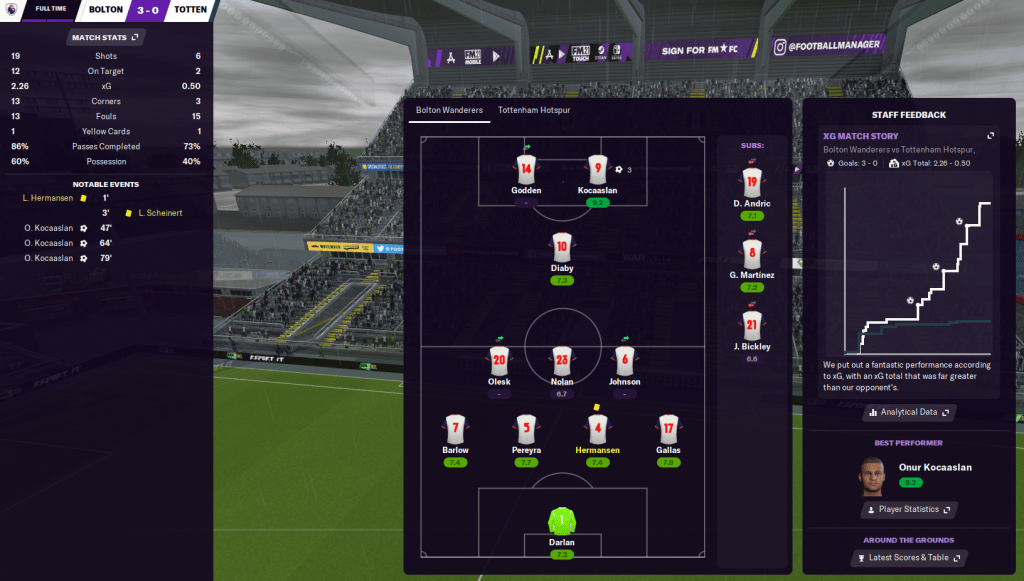The image size is (1024, 581).
Task: Select left-back Barlow
Action: pyautogui.click(x=456, y=430)
